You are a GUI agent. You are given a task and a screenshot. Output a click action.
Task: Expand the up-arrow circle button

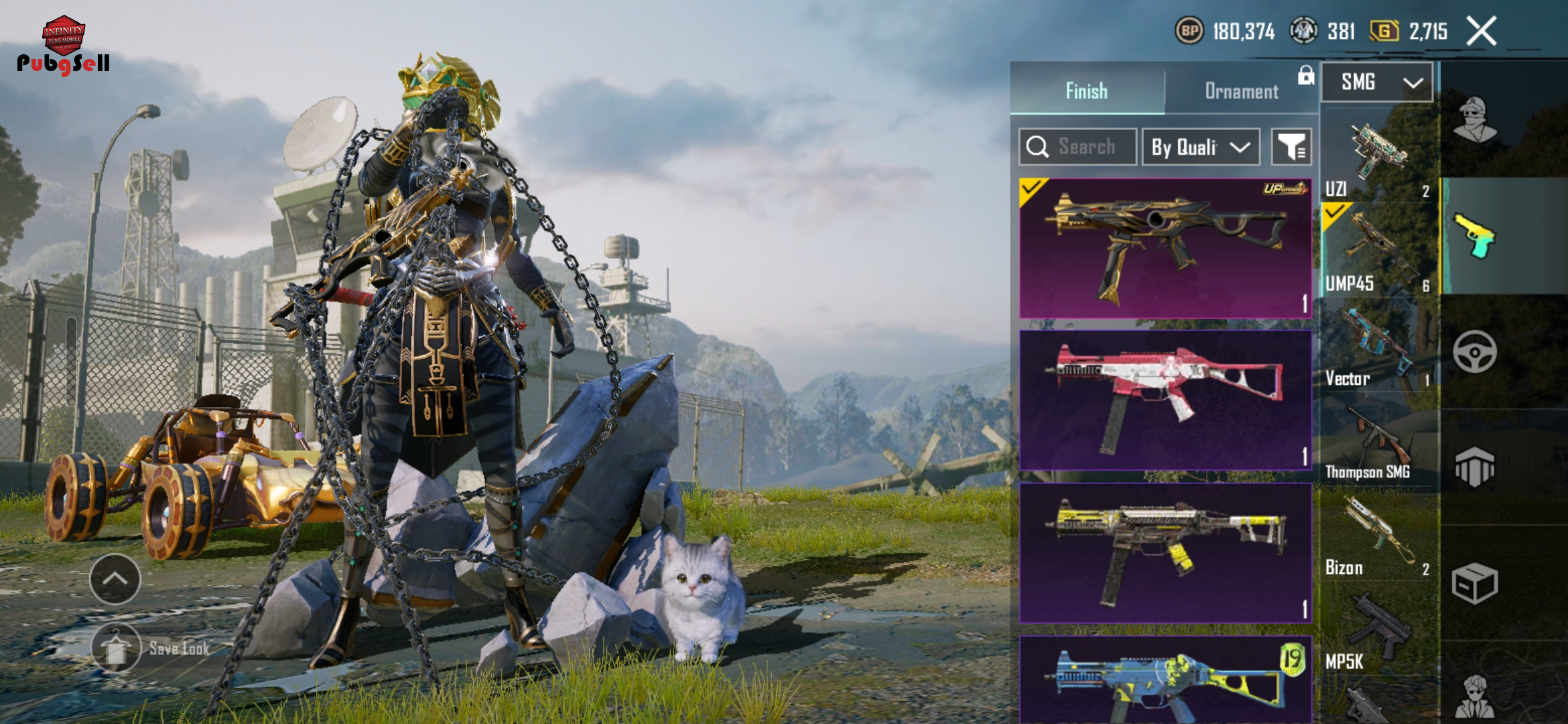click(x=115, y=579)
